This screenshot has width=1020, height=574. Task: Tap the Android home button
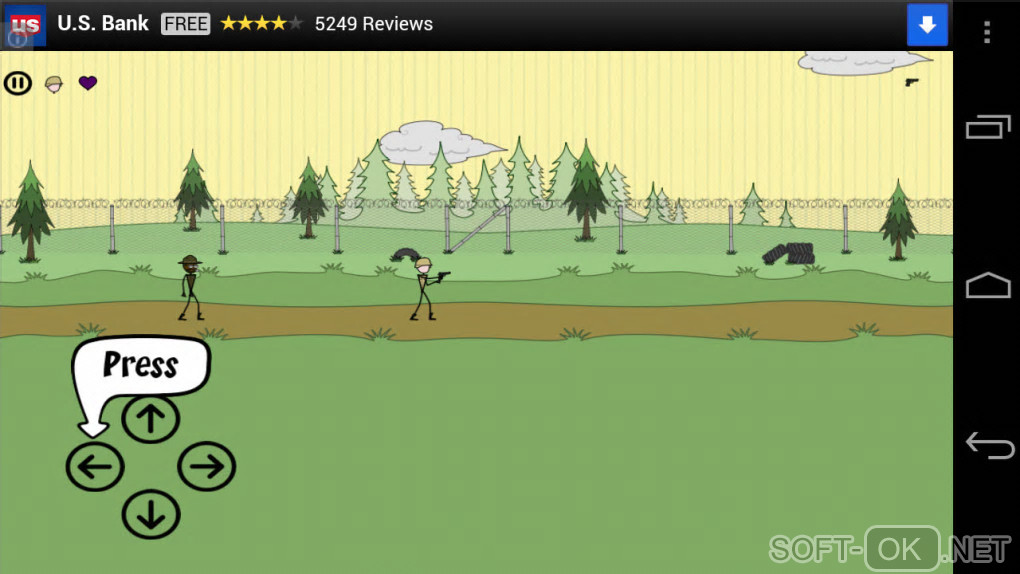pyautogui.click(x=988, y=286)
